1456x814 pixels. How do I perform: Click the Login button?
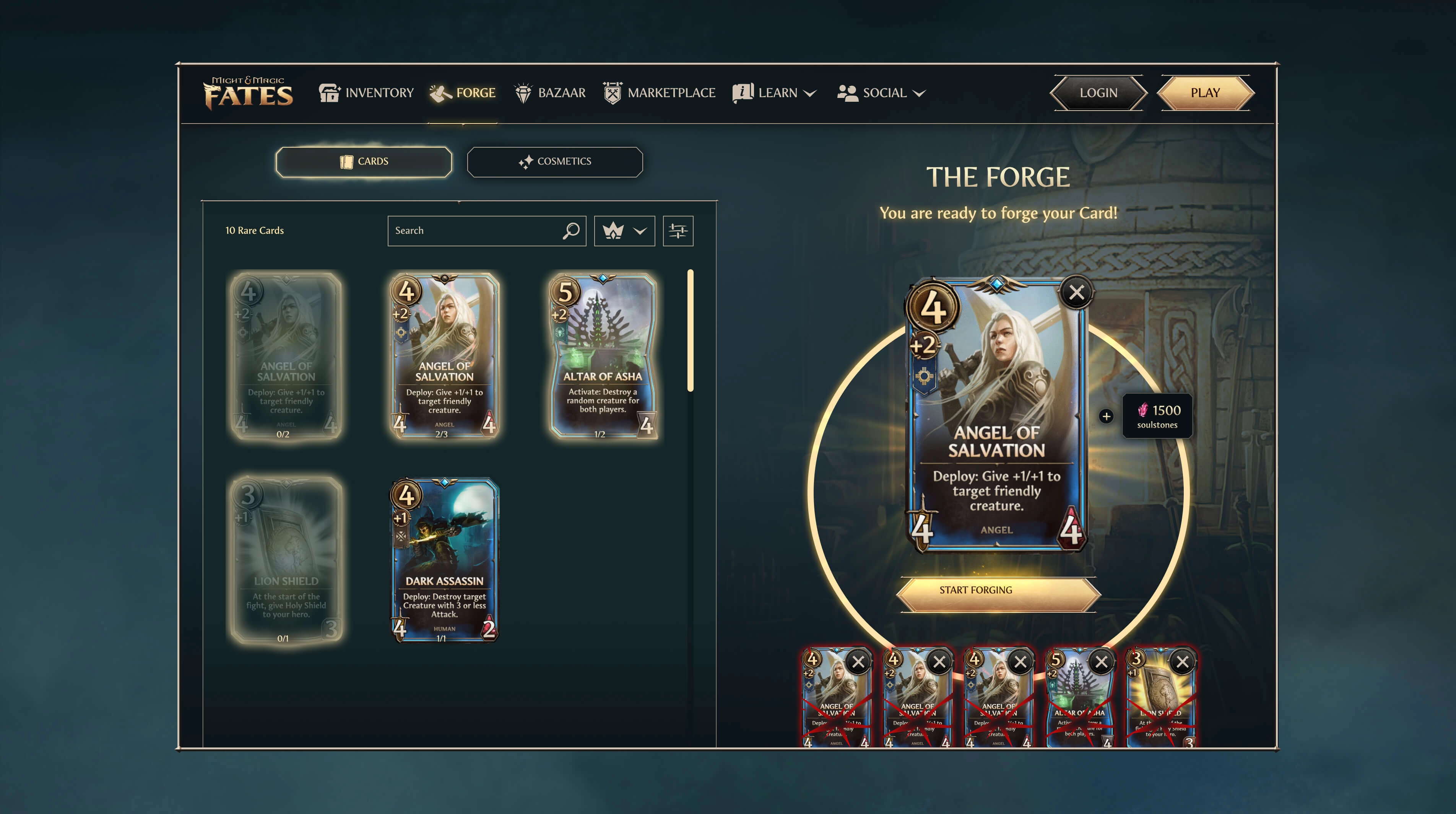[x=1098, y=93]
